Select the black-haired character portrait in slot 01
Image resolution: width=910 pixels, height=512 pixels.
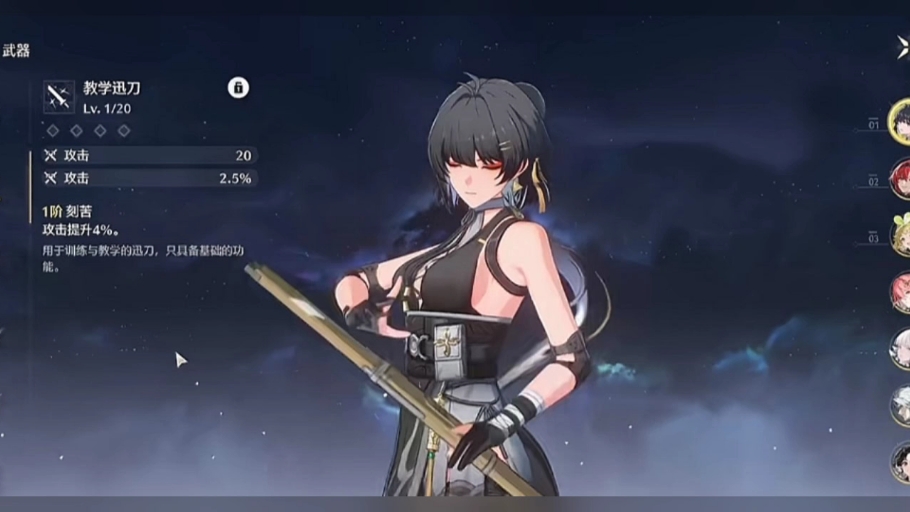901,120
